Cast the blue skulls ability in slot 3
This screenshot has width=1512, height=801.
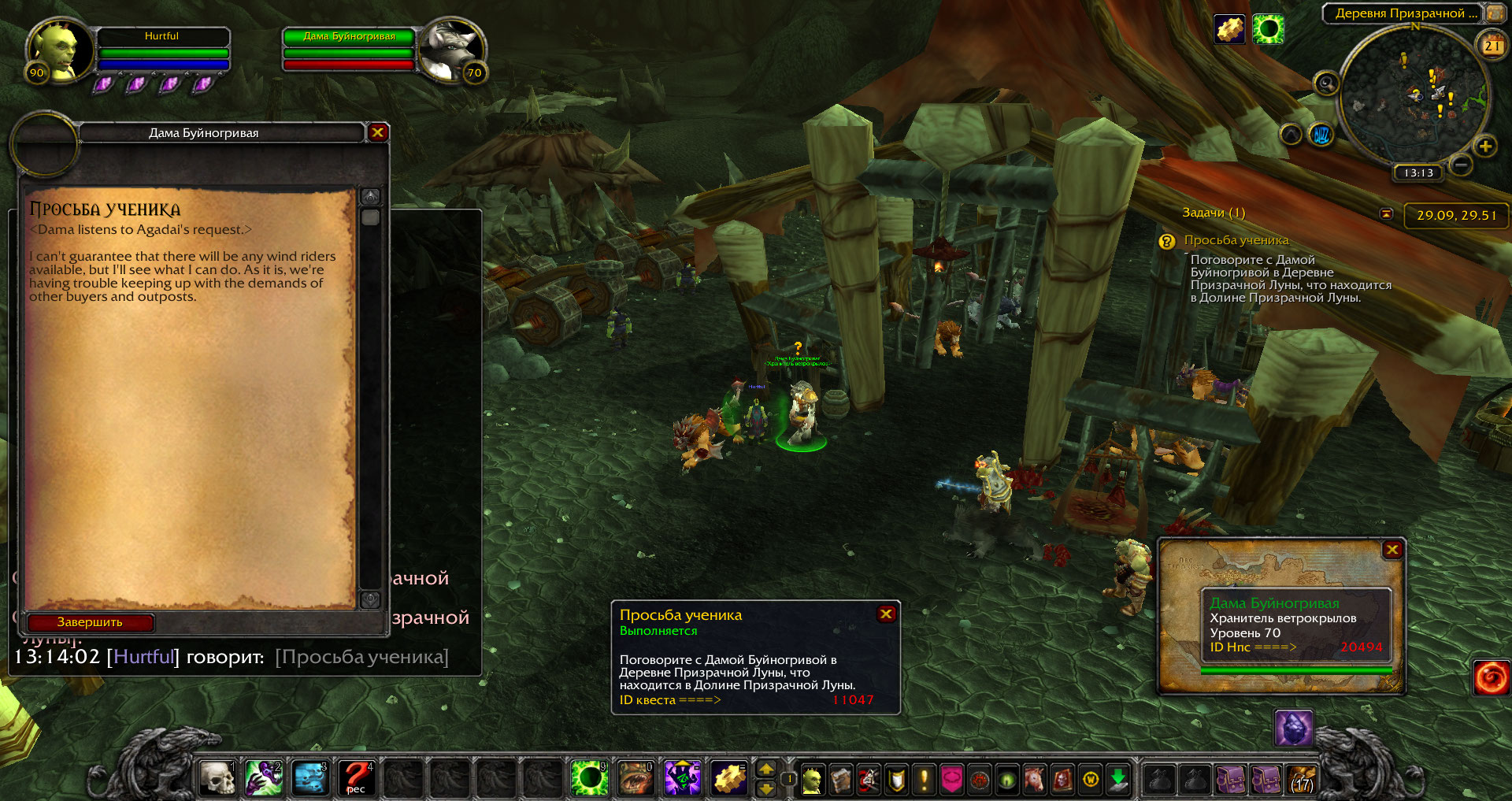(x=310, y=777)
